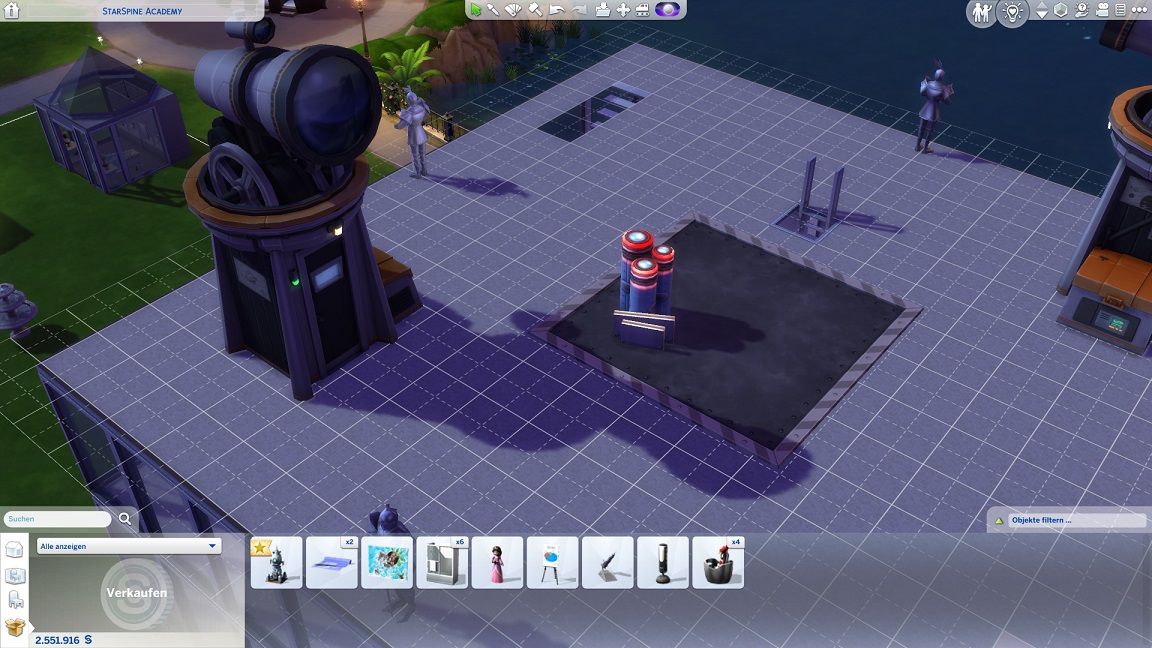The image size is (1152, 648).
Task: Activate the green select arrow tool
Action: point(476,9)
